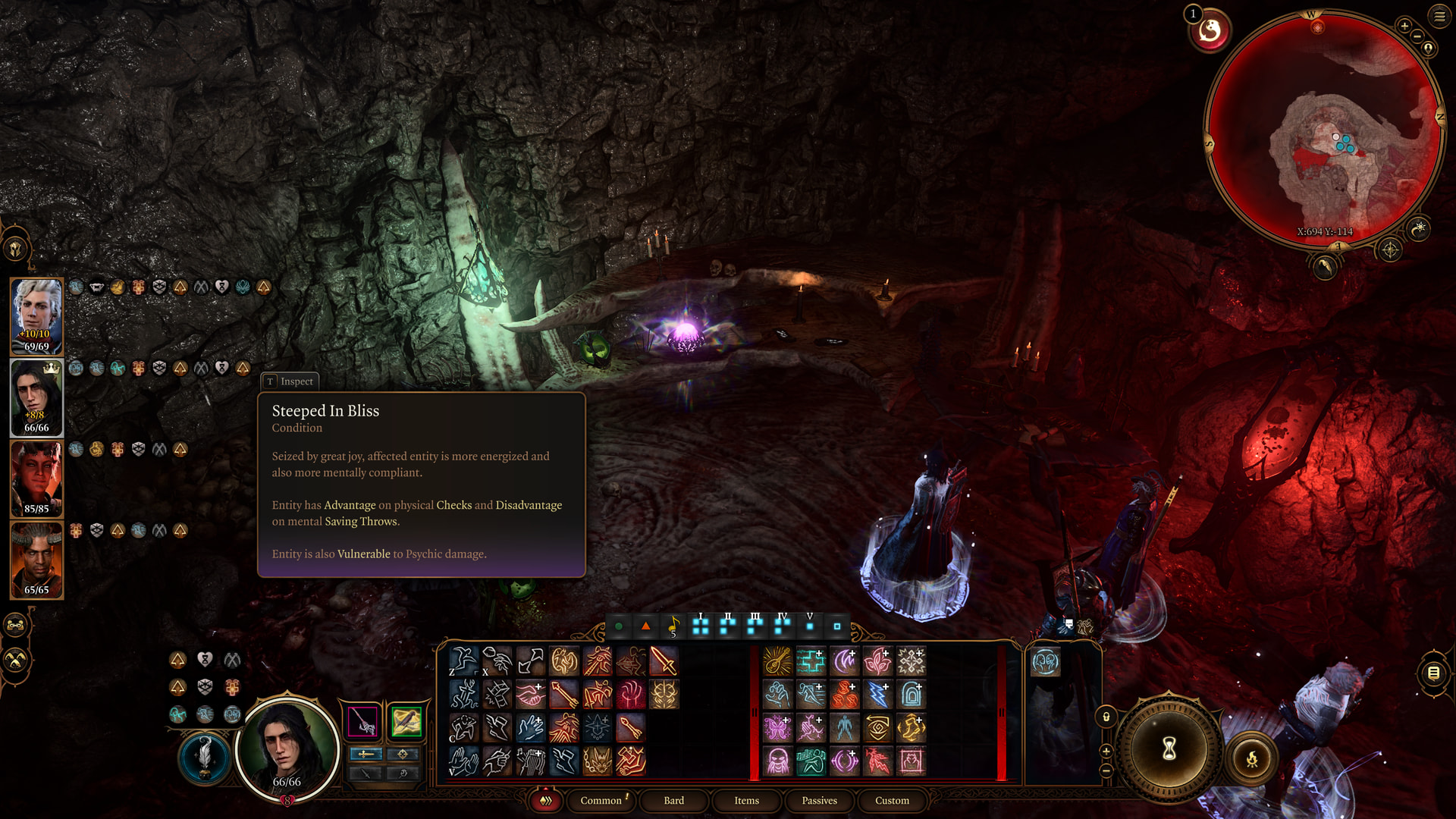1456x819 pixels.
Task: Open the Bard hotbar tab
Action: [673, 801]
